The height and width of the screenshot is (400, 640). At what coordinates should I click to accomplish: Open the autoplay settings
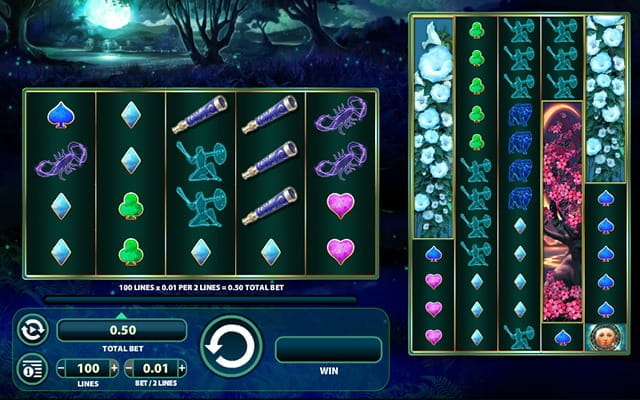pyautogui.click(x=31, y=330)
